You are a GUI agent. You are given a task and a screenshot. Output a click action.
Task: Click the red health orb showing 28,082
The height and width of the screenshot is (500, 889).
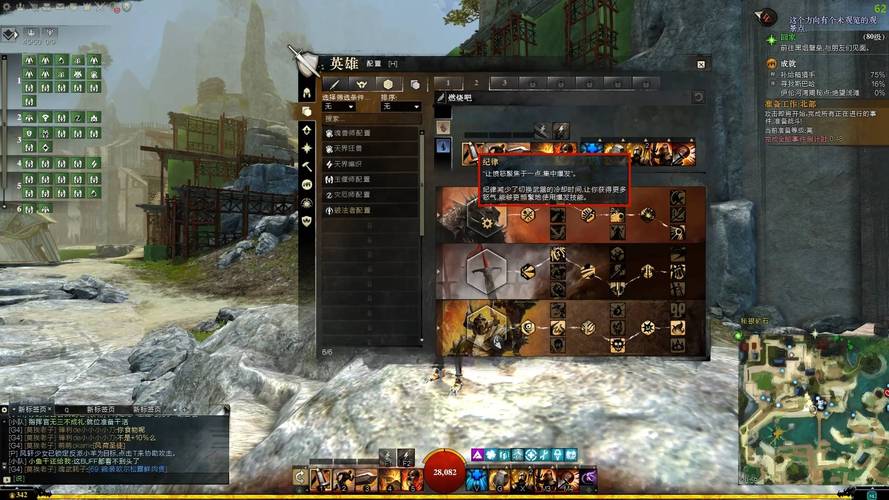443,471
